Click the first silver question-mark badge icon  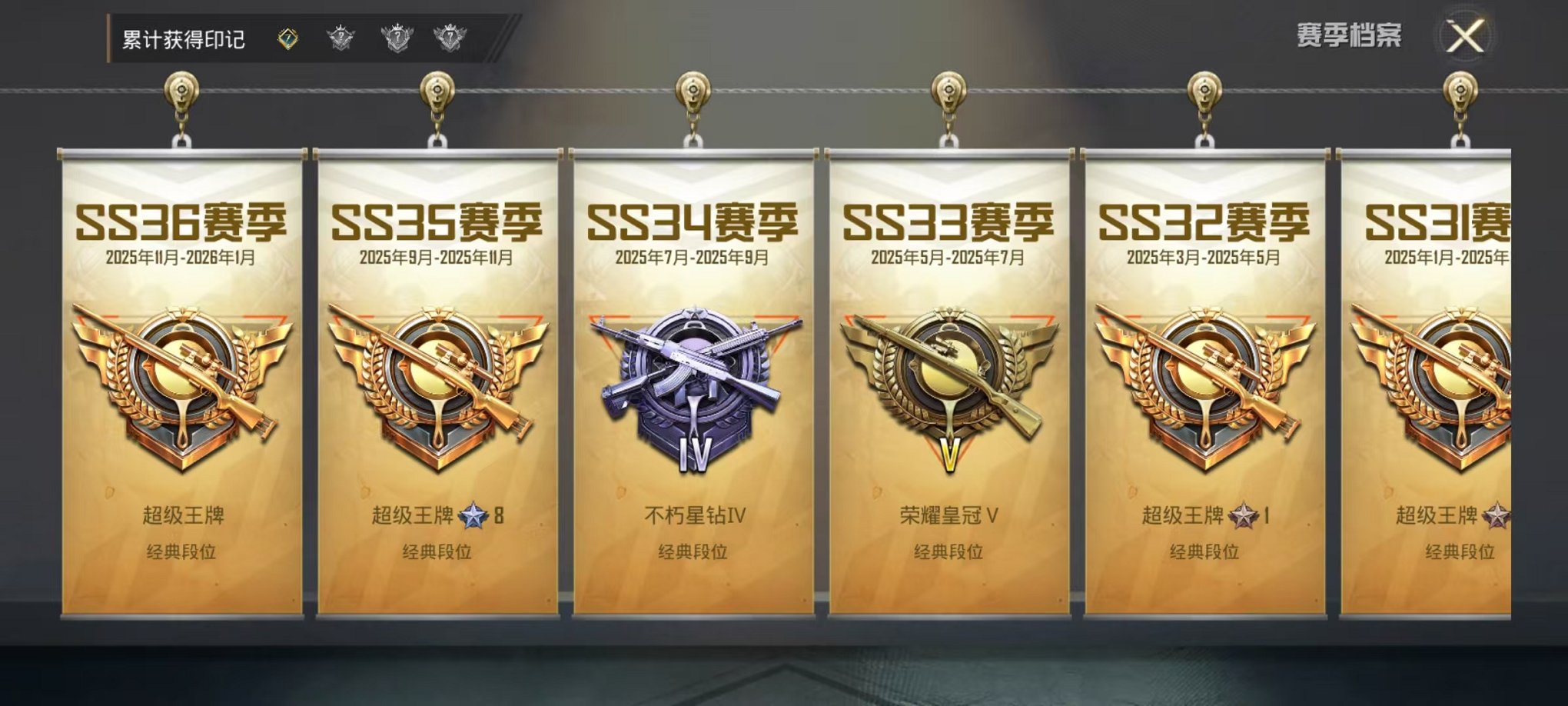(x=341, y=35)
